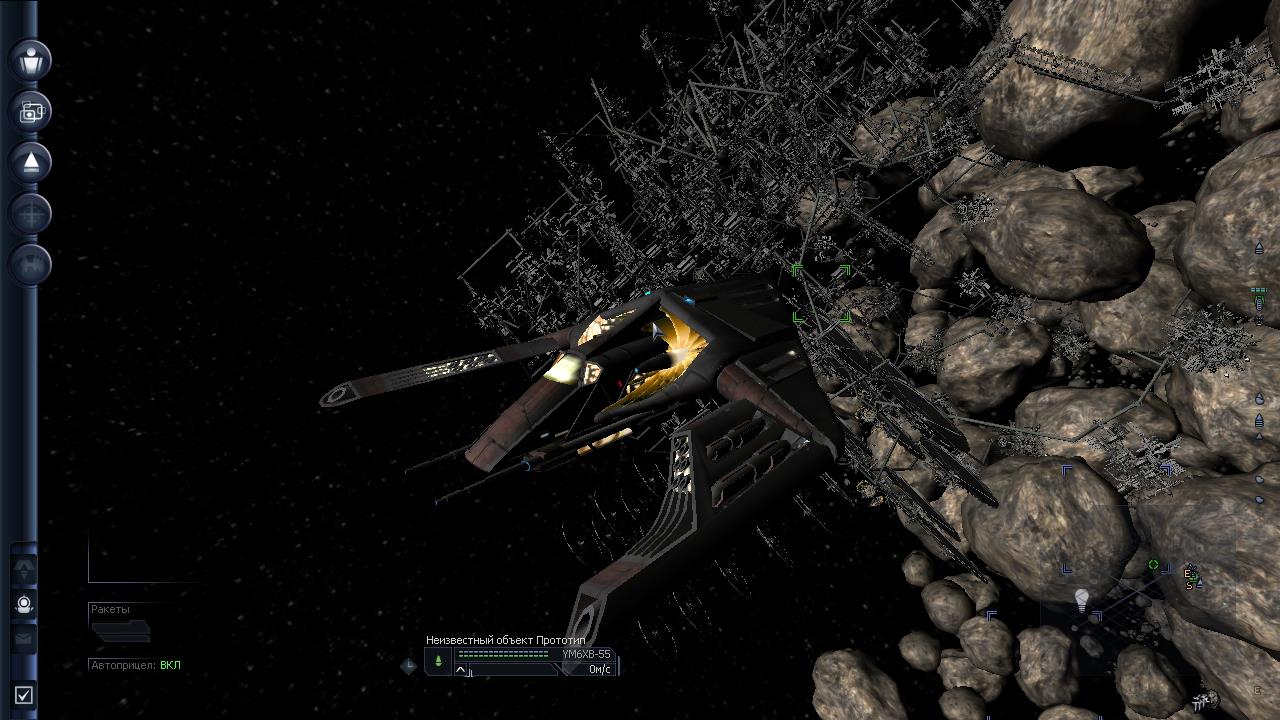1280x720 pixels.
Task: Click the green ship icon in the status panel
Action: point(438,661)
